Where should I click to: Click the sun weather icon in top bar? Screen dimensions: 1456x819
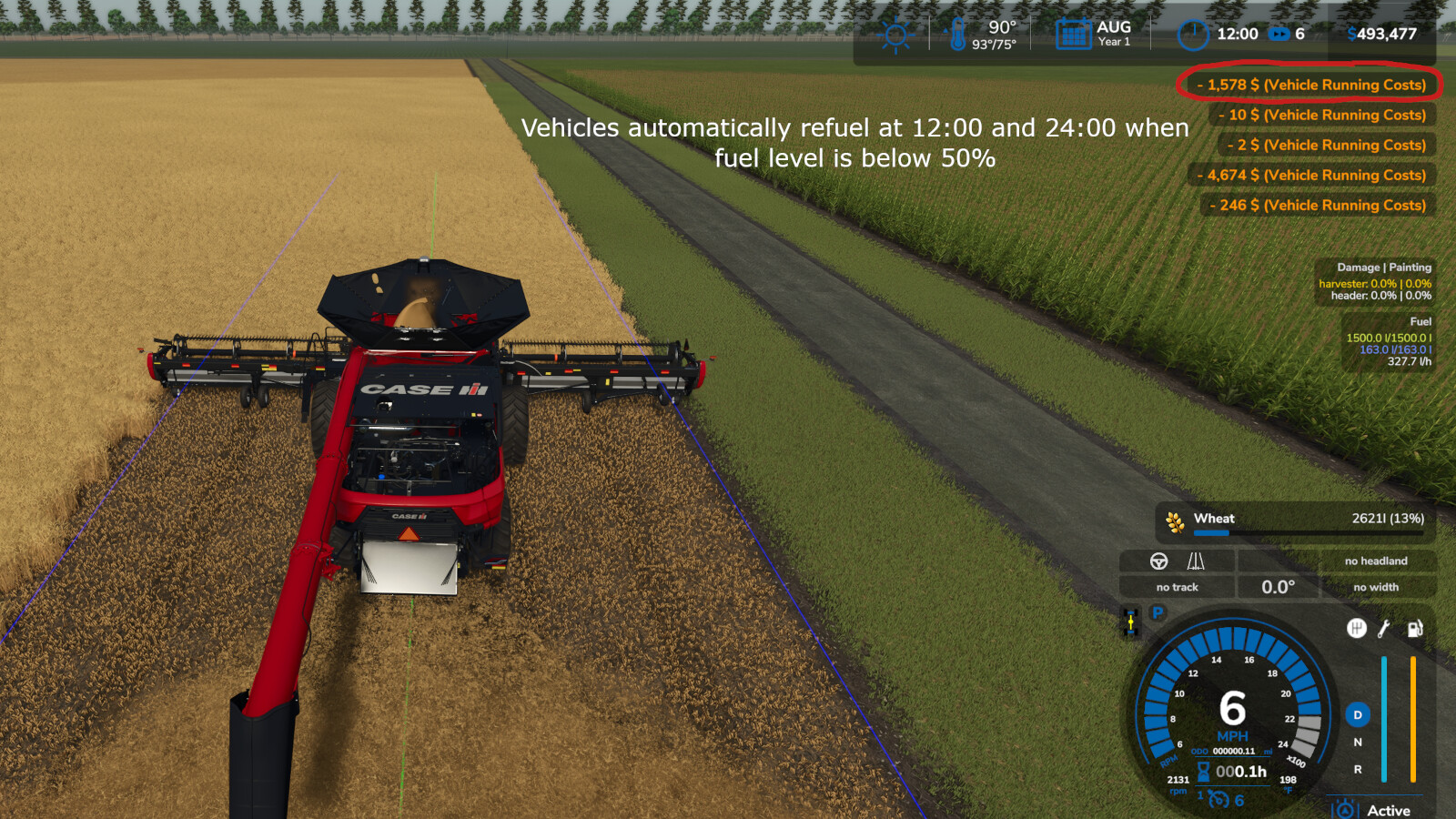tap(895, 34)
